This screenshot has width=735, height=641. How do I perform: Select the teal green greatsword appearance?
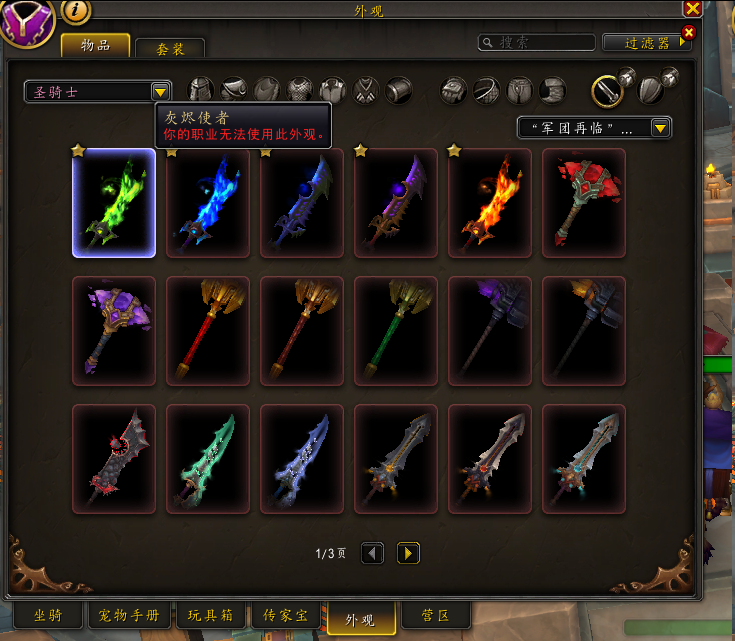(x=208, y=459)
